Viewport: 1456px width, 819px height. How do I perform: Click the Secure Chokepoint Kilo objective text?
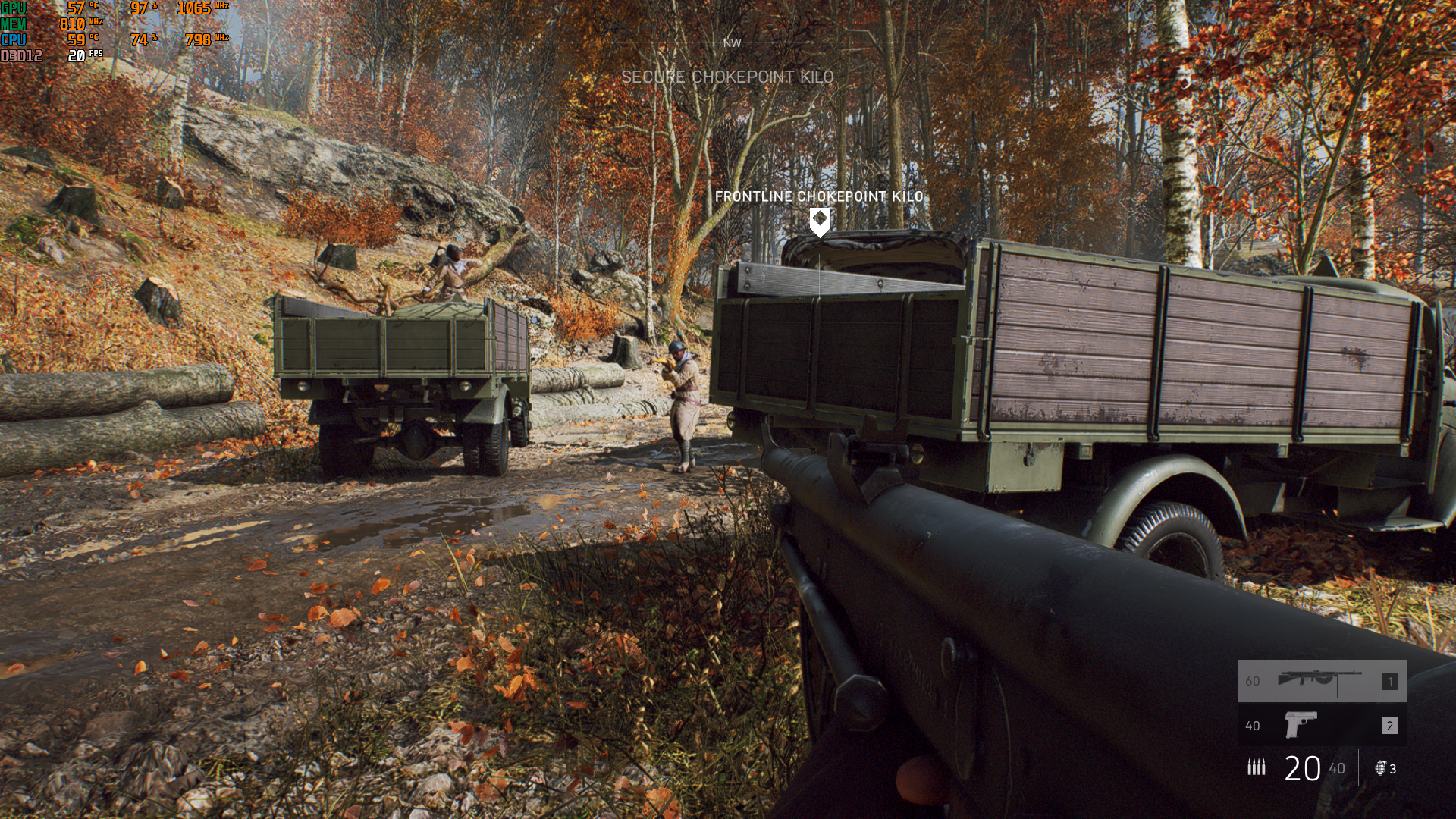point(727,77)
